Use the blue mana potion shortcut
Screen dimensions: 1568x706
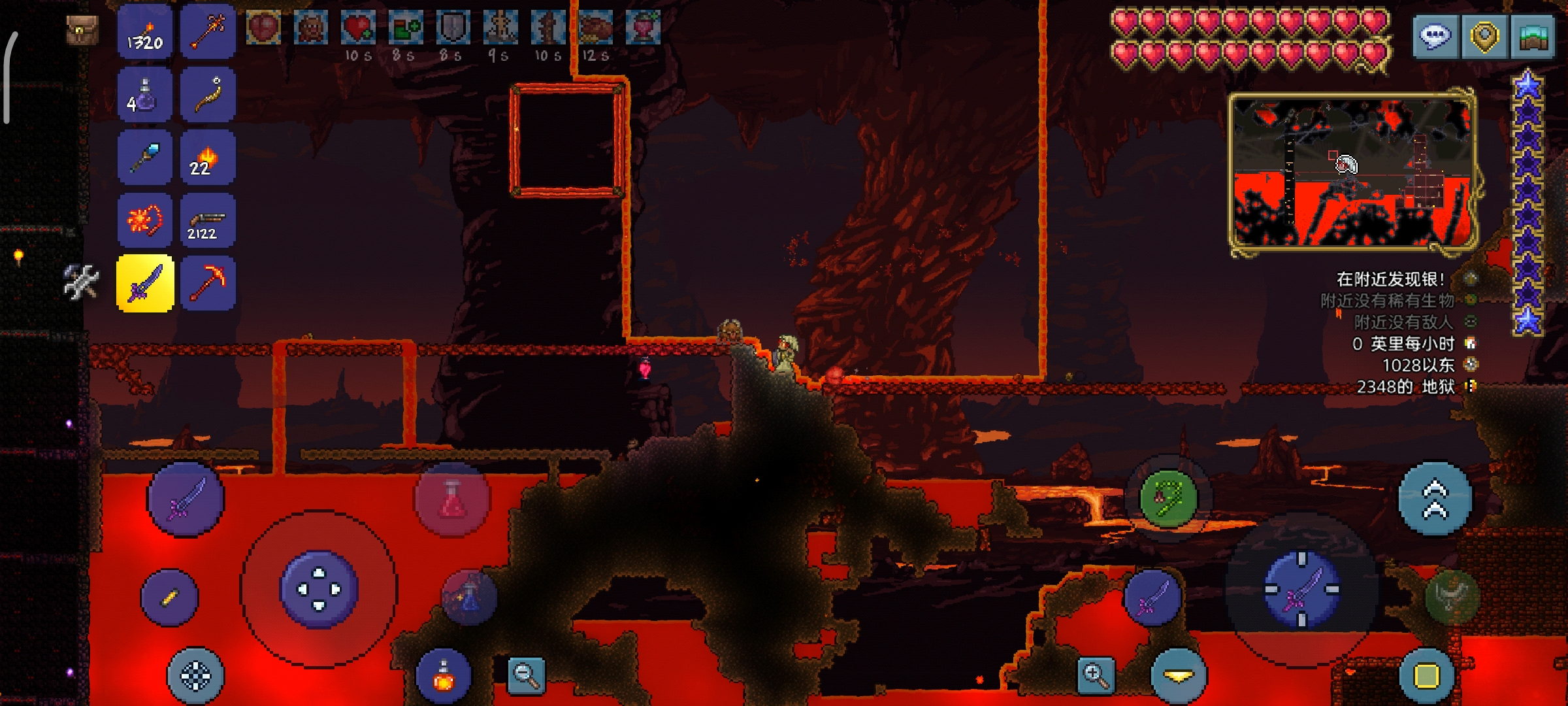[x=469, y=597]
